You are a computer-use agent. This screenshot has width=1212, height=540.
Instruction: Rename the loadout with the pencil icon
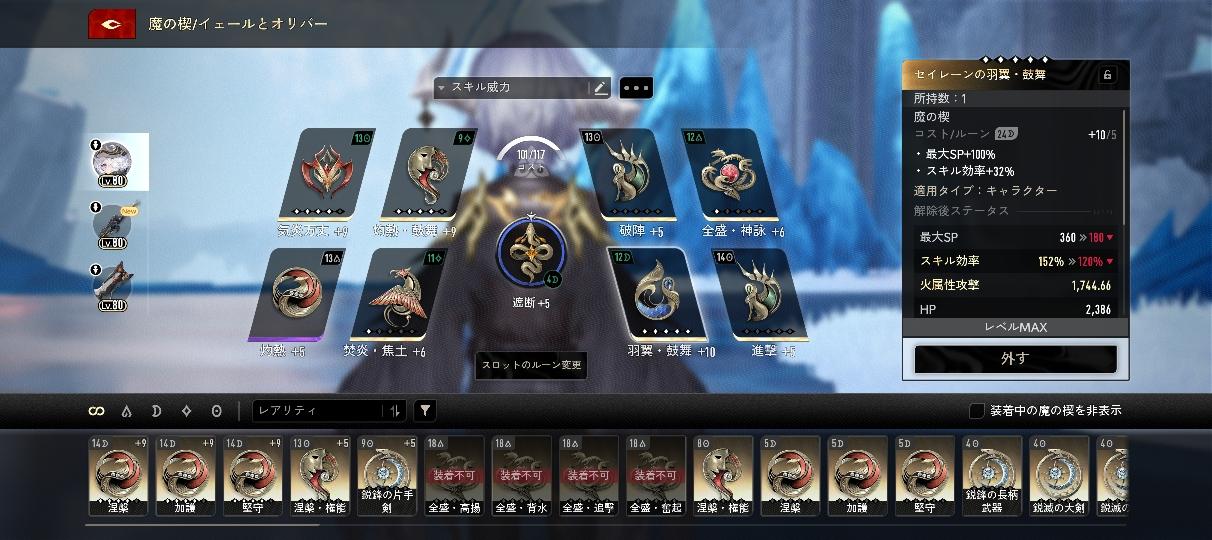pos(600,88)
